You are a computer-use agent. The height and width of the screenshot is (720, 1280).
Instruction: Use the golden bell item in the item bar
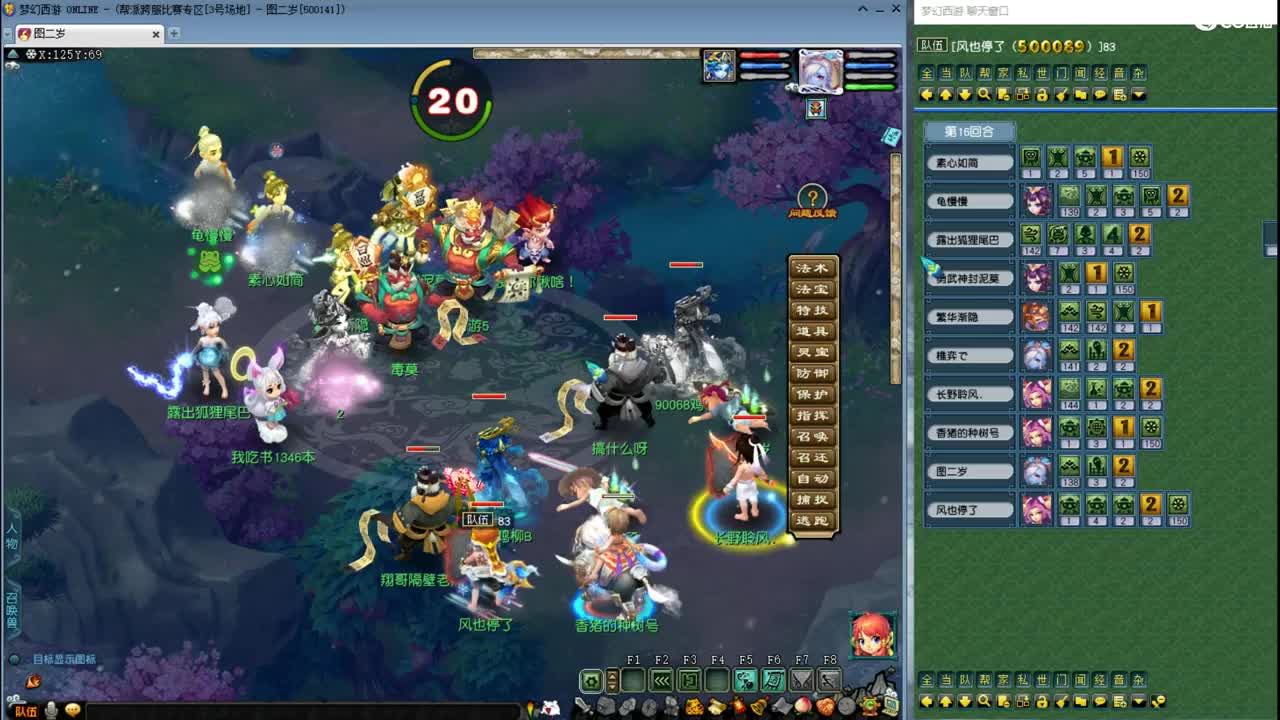tap(757, 706)
